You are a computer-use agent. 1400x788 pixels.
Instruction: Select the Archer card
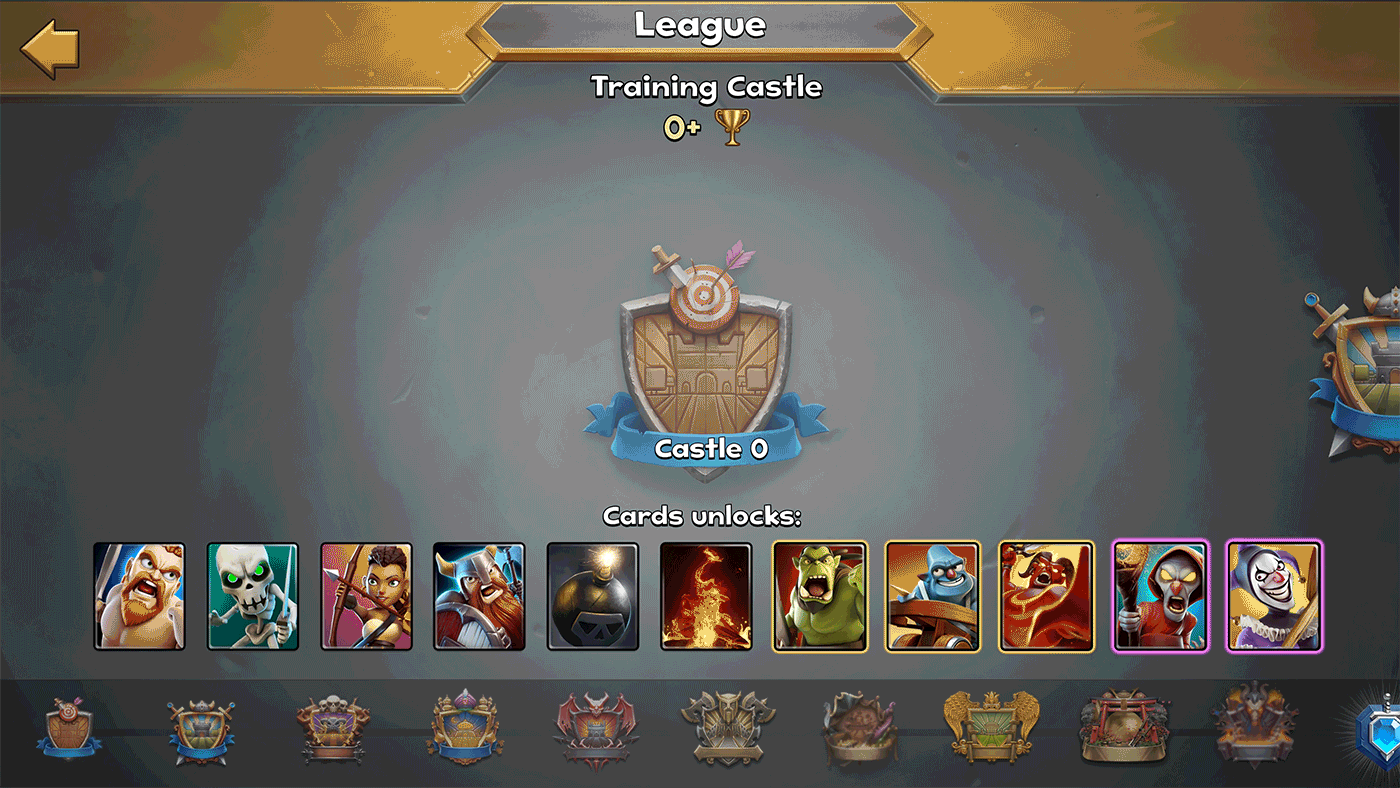click(366, 596)
